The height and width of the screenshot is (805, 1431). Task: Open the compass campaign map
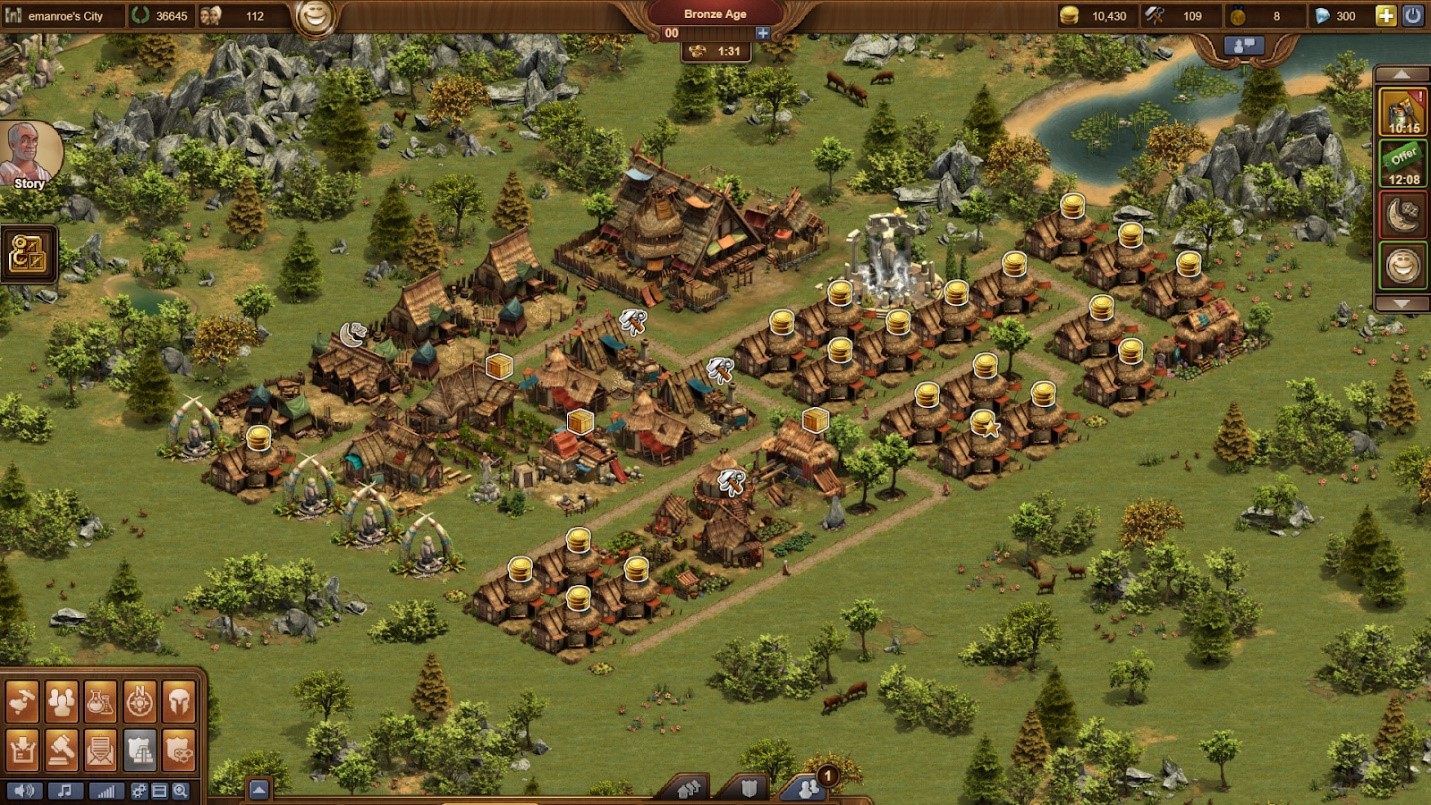click(x=139, y=702)
